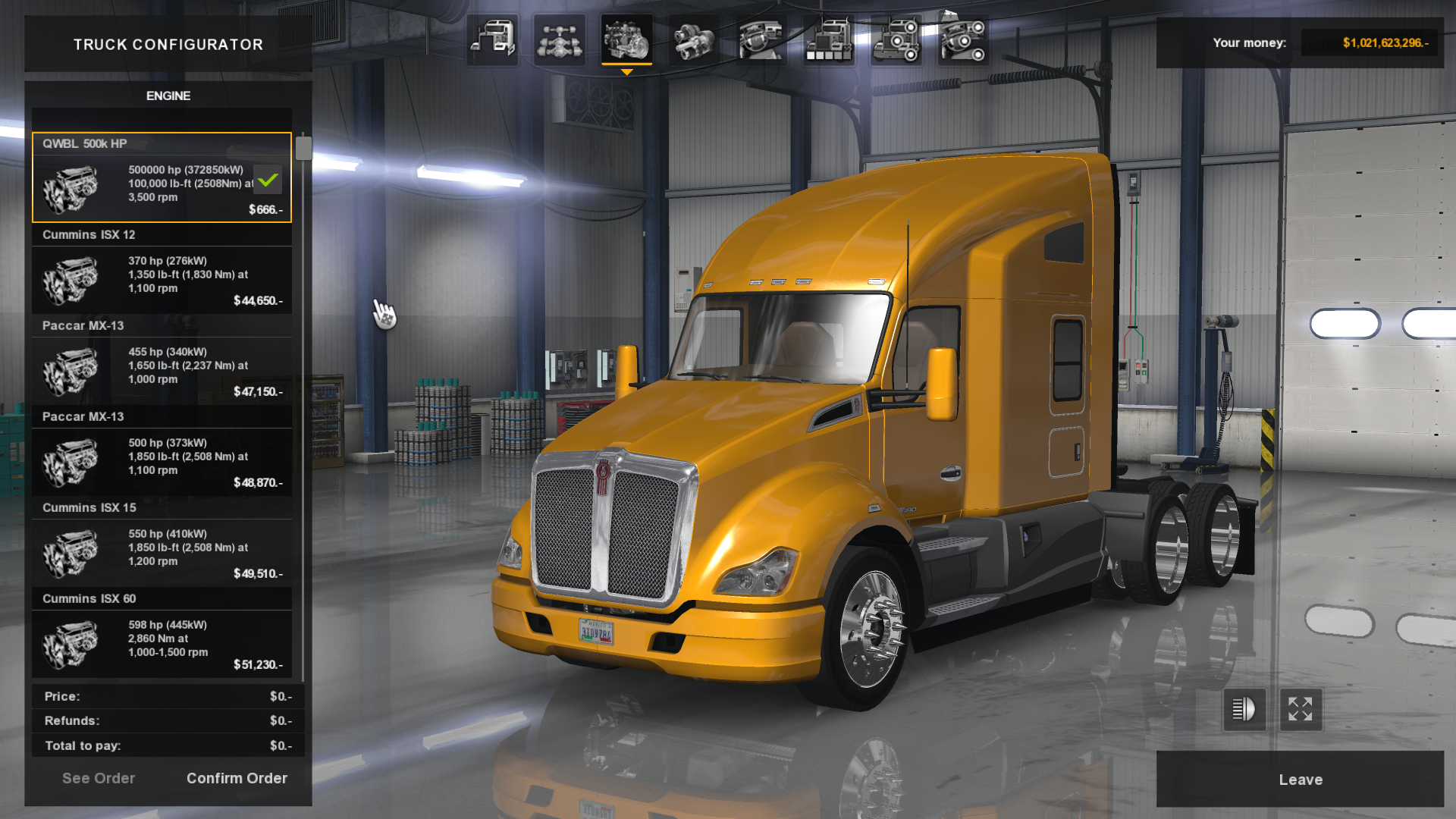
Task: Open the interior steering wheel tab
Action: tap(761, 39)
